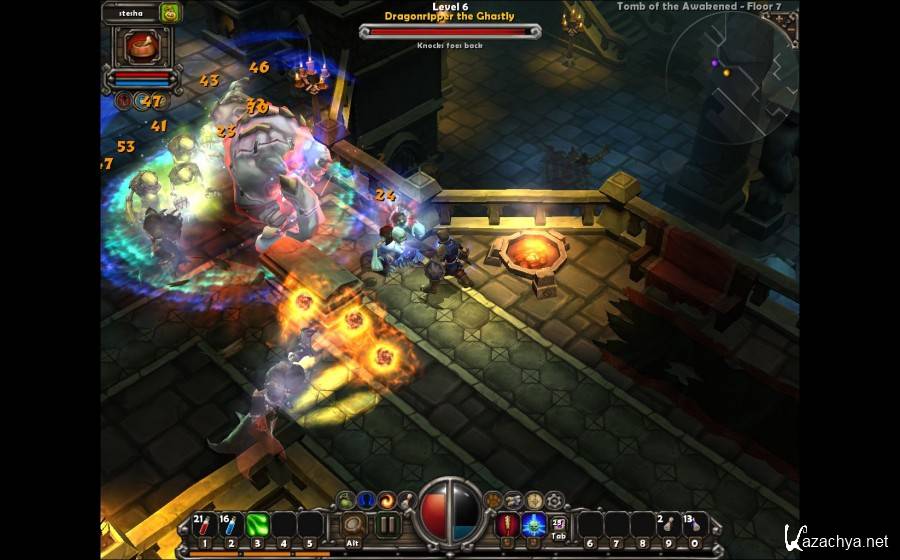Image resolution: width=900 pixels, height=560 pixels.
Task: Open the pet portrait panel
Action: click(139, 46)
